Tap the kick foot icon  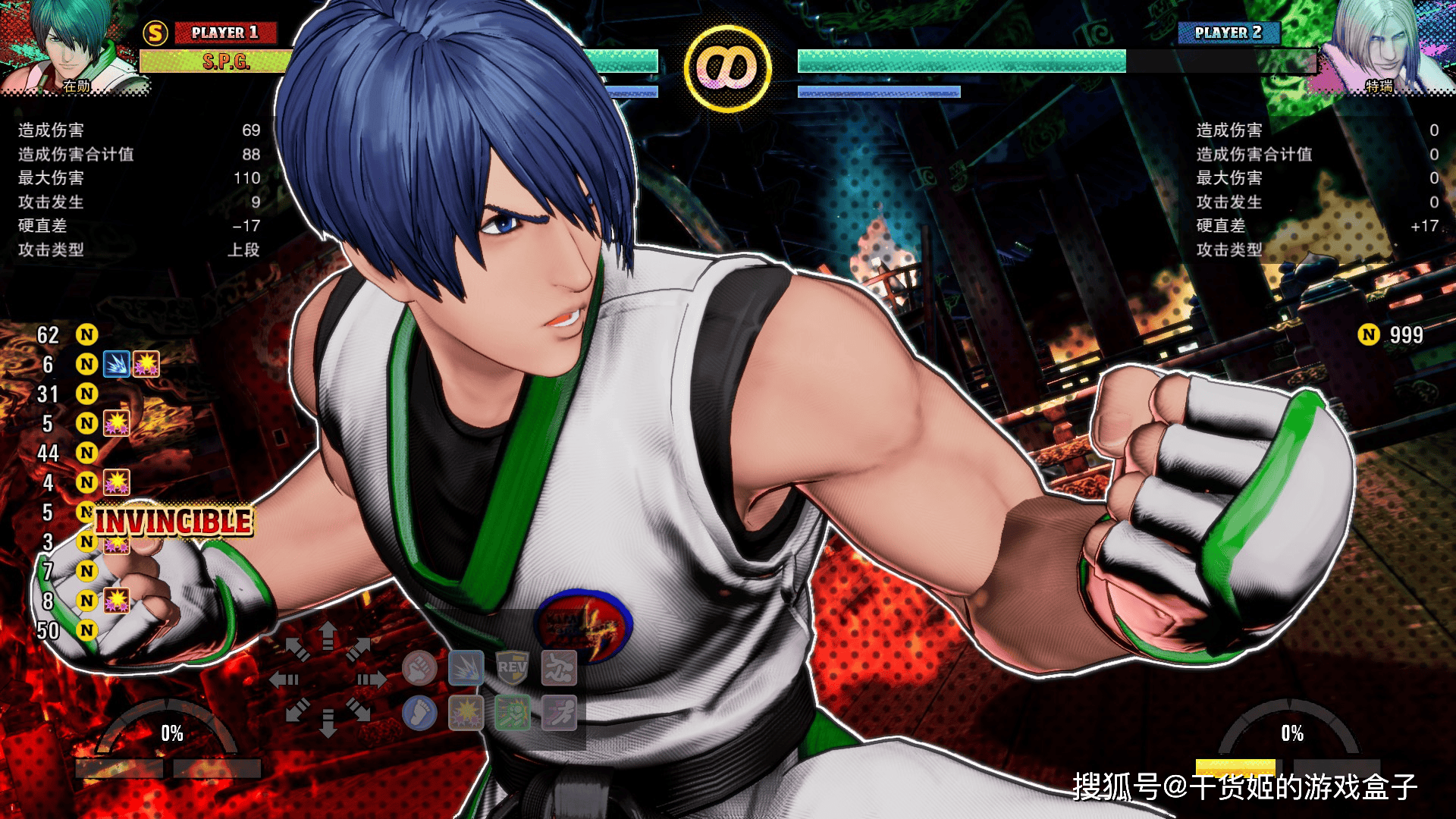point(419,713)
